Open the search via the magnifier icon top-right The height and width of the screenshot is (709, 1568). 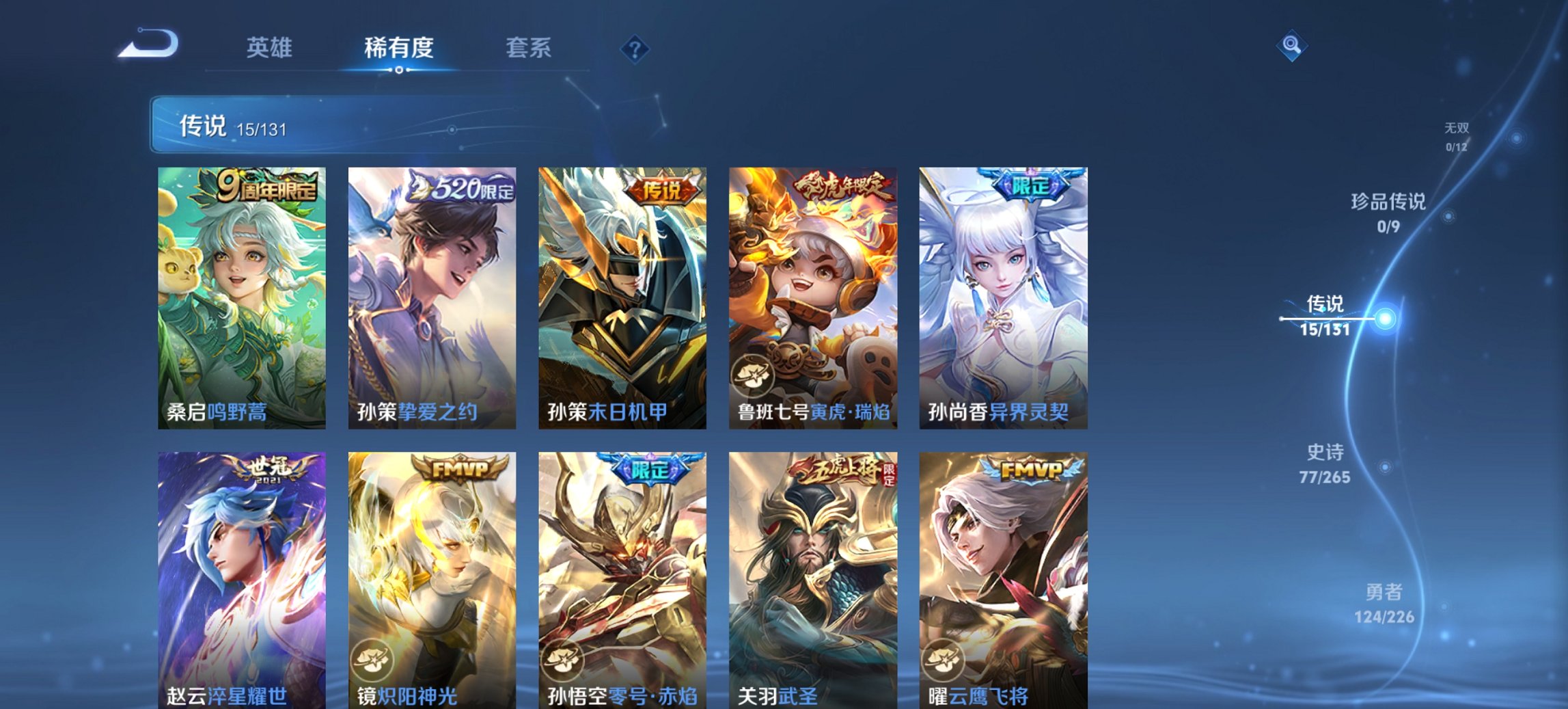tap(1290, 46)
